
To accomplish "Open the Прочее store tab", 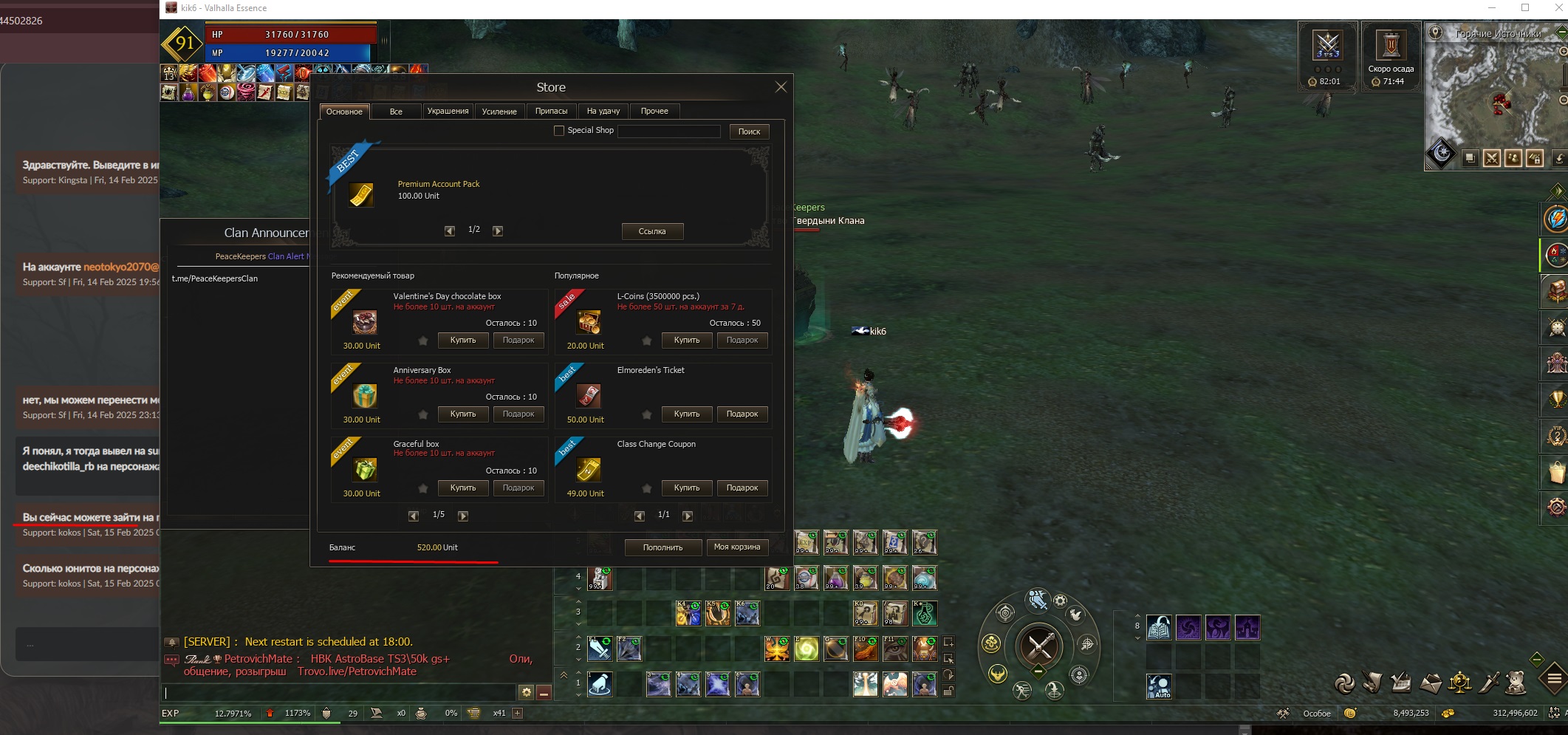I will (x=654, y=112).
